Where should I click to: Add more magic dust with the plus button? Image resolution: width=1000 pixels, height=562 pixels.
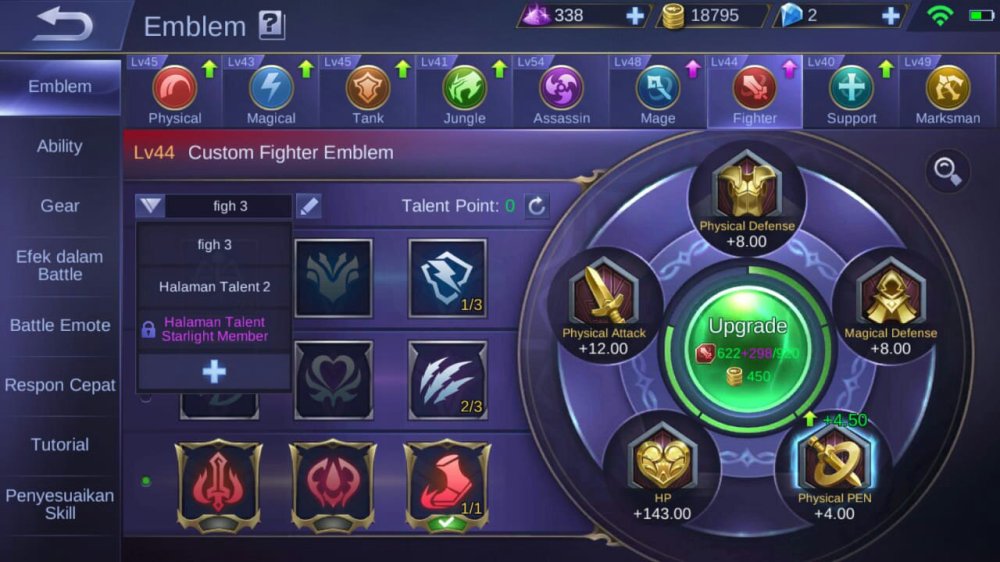tap(635, 16)
